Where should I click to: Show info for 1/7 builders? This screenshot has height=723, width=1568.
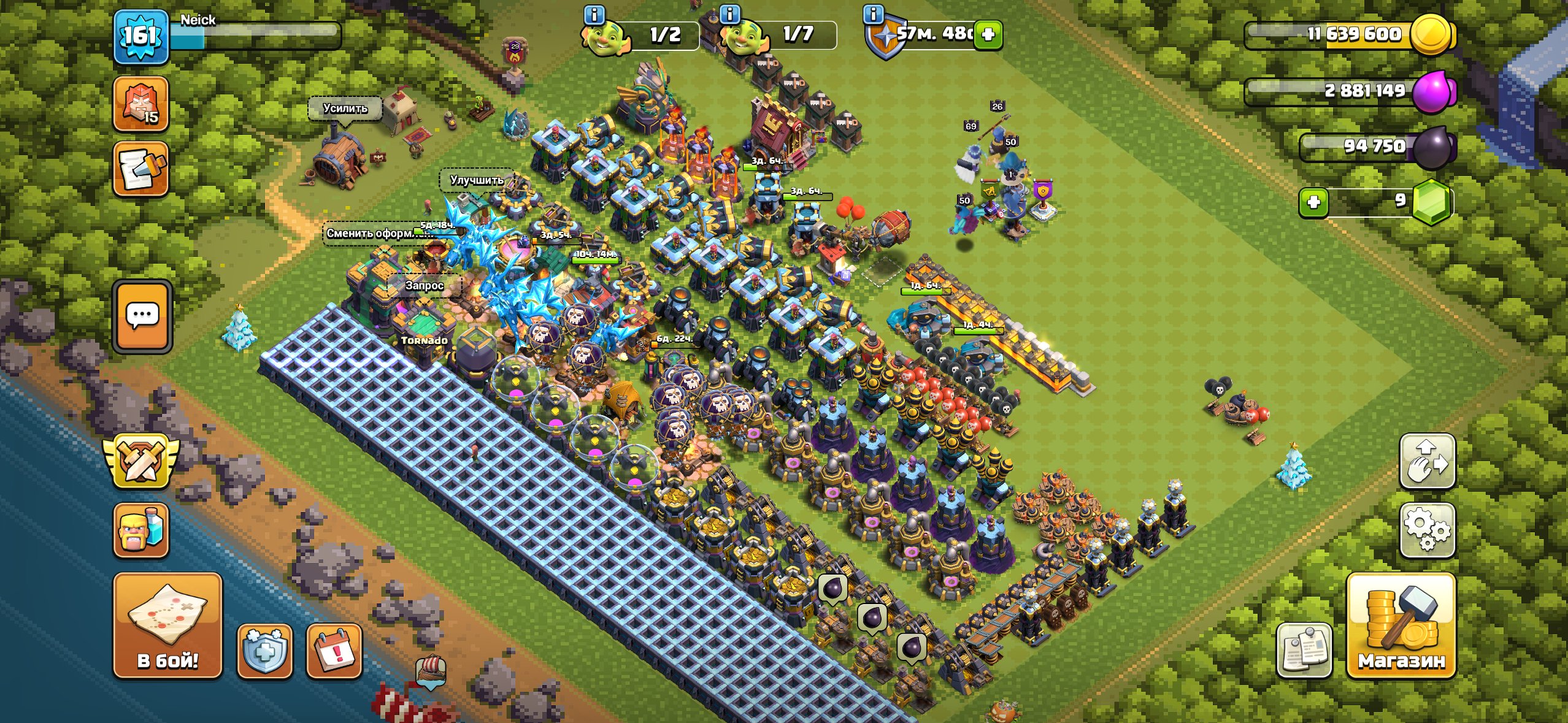729,14
